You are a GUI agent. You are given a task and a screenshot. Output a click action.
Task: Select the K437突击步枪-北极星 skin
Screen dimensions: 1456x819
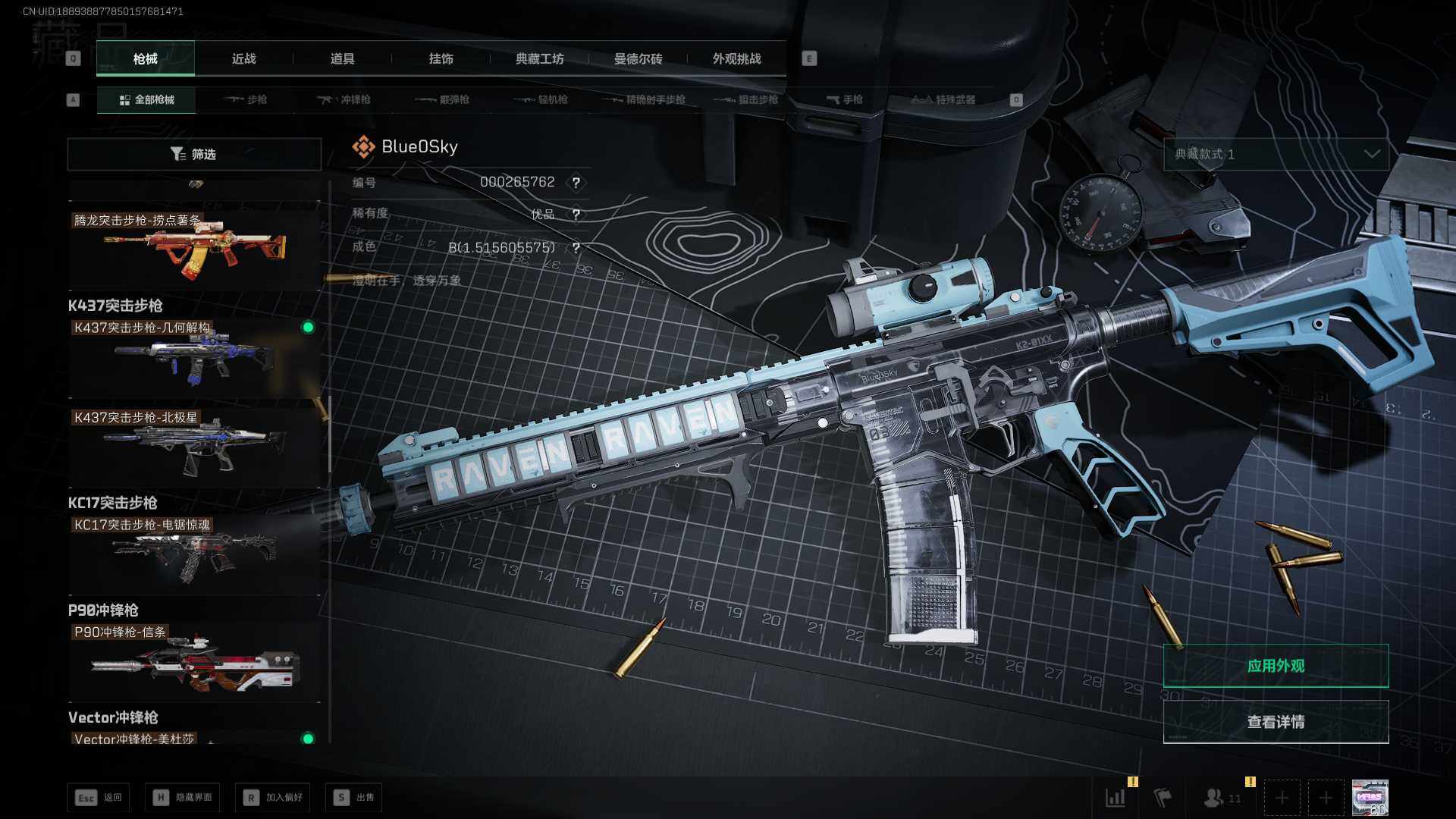194,446
